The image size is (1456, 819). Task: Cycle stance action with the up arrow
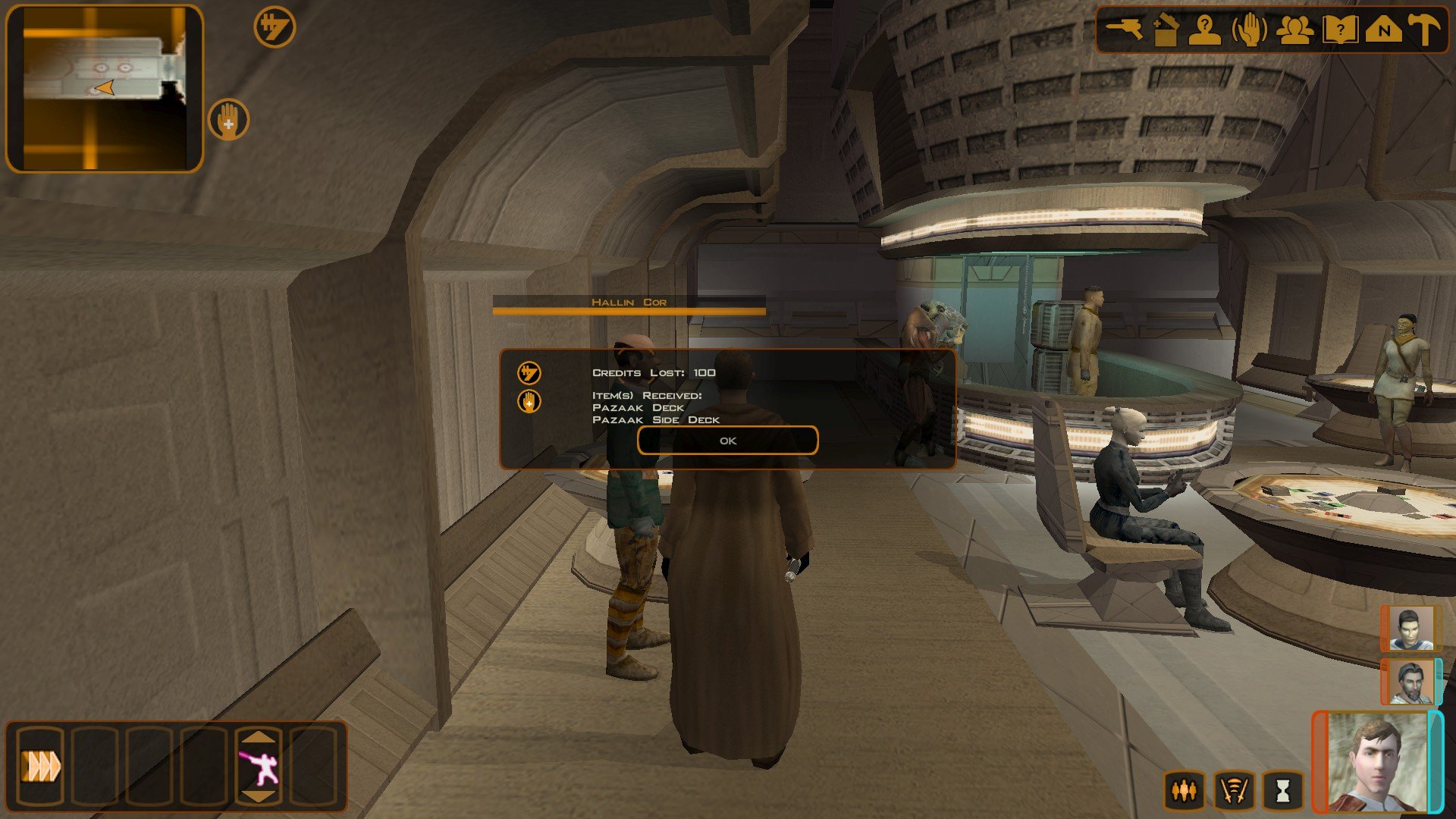click(259, 736)
